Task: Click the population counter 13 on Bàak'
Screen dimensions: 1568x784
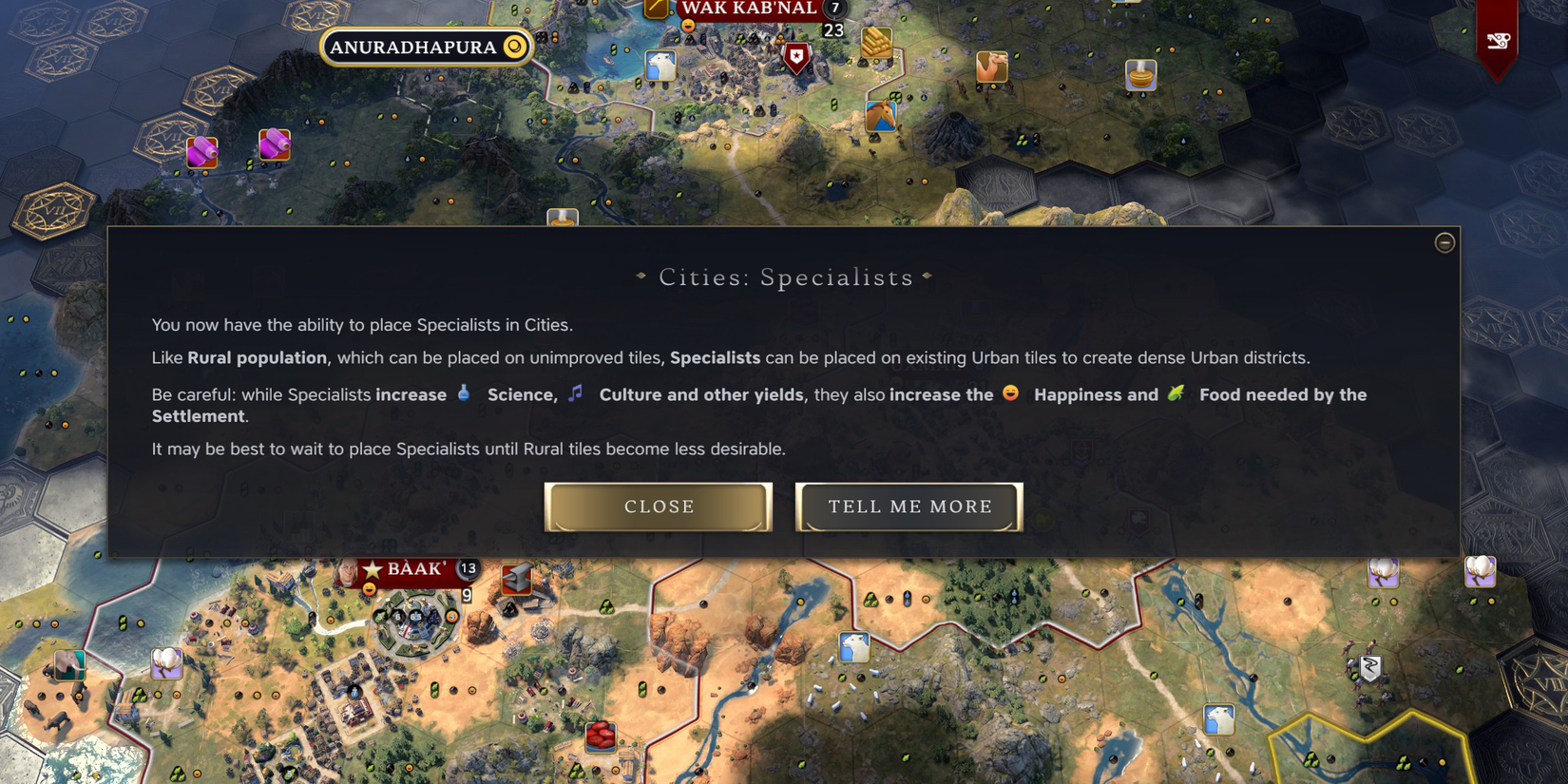Action: click(x=468, y=567)
